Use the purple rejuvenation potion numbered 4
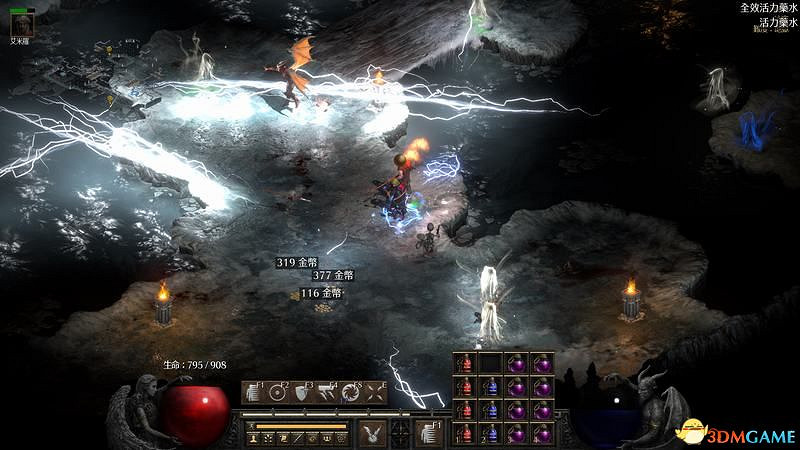Viewport: 800px width, 450px height. tap(542, 434)
